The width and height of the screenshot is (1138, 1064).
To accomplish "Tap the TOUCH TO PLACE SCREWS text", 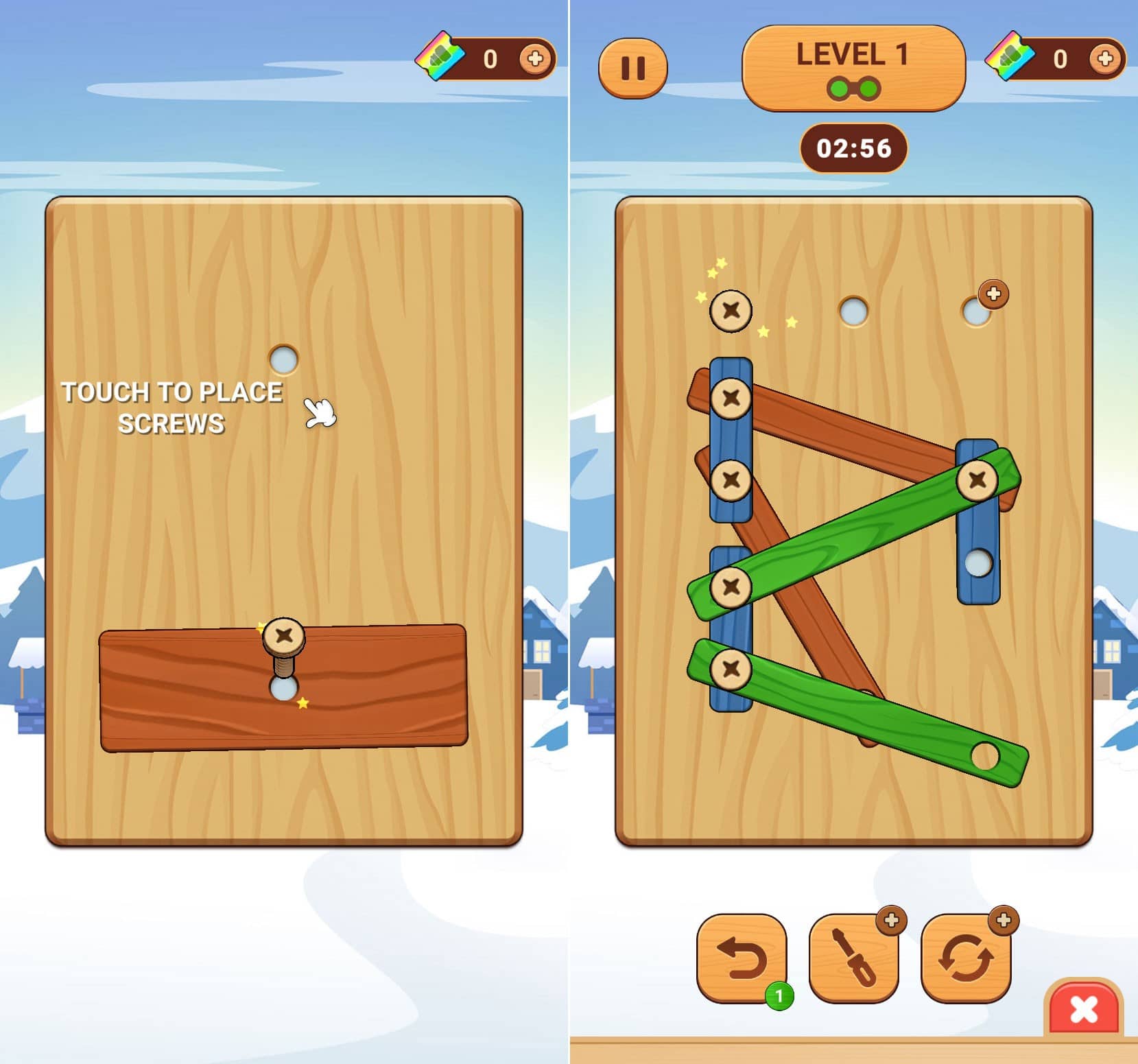I will click(171, 407).
